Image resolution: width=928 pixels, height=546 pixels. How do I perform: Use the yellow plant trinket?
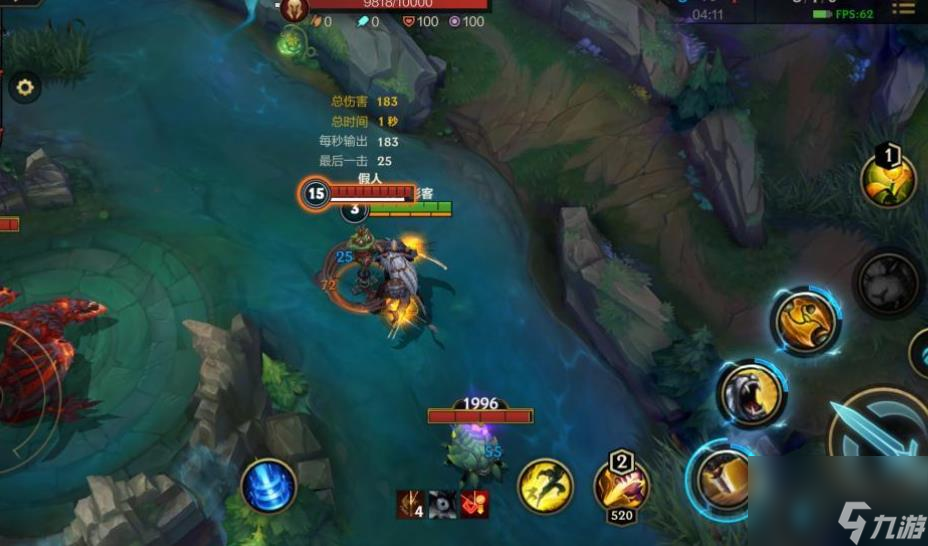pos(888,181)
